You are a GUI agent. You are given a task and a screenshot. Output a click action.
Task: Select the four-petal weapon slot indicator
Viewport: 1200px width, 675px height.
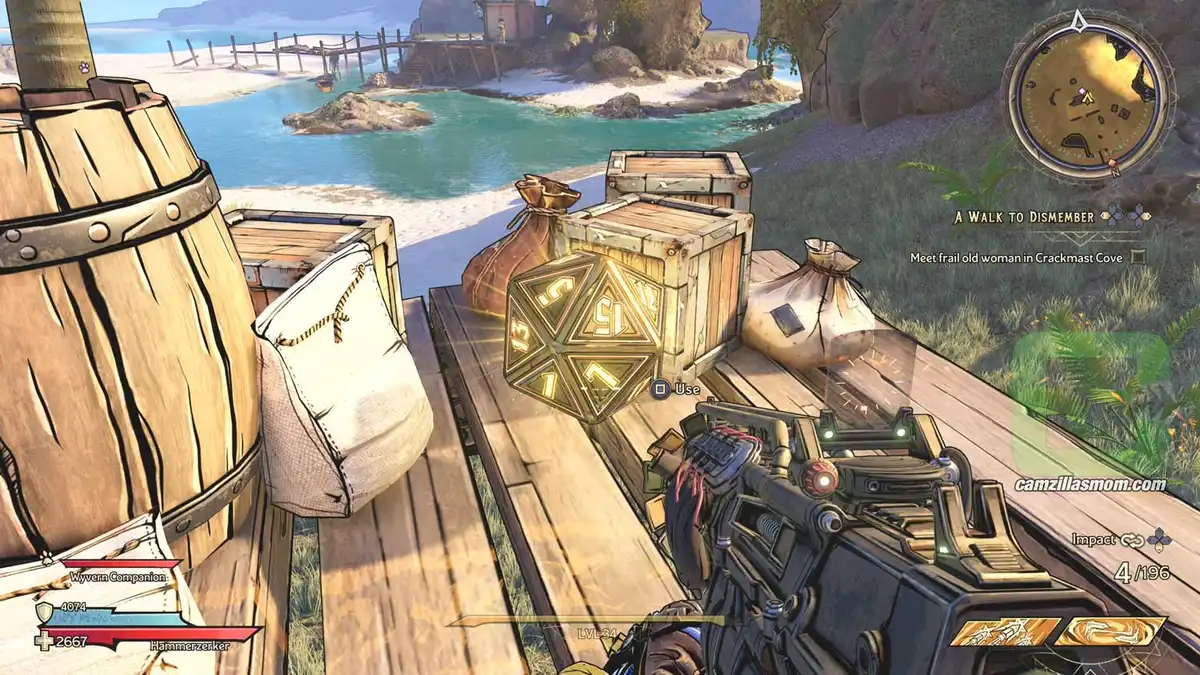point(1160,540)
